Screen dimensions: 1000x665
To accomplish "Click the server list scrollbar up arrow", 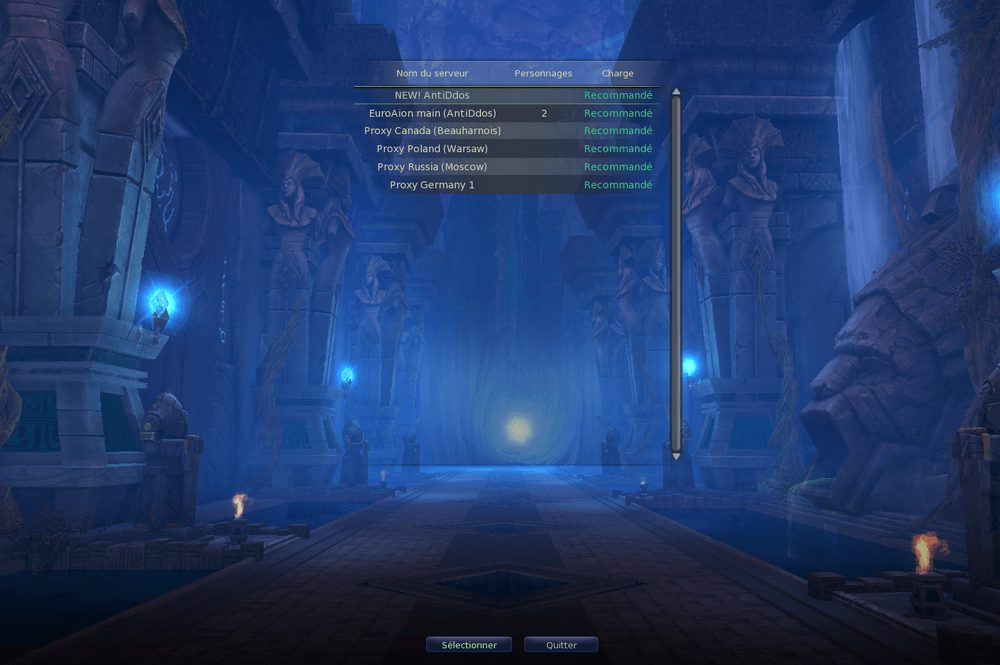I will click(676, 93).
